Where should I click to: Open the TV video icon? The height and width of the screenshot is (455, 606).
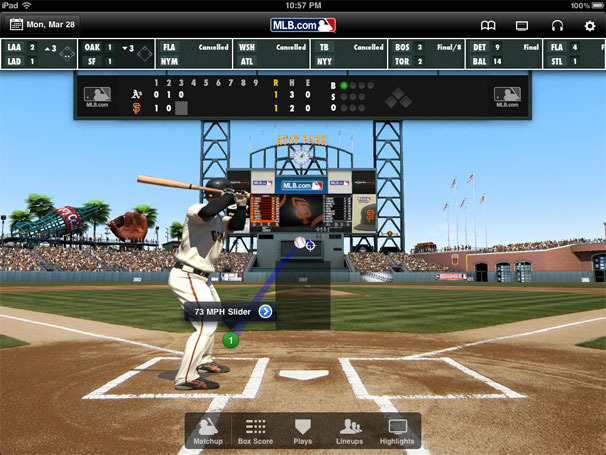coord(521,24)
